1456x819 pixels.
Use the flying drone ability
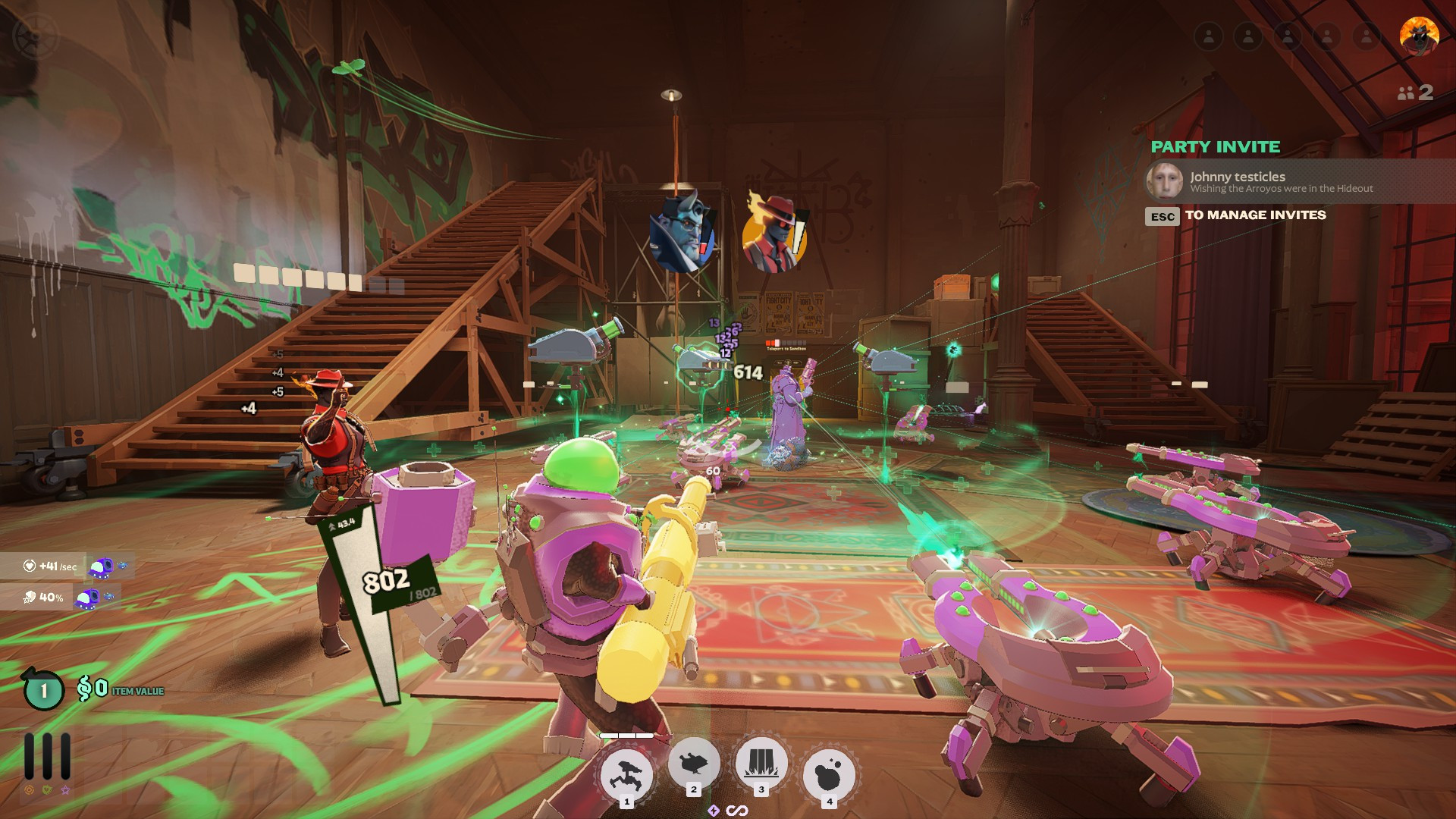(693, 764)
